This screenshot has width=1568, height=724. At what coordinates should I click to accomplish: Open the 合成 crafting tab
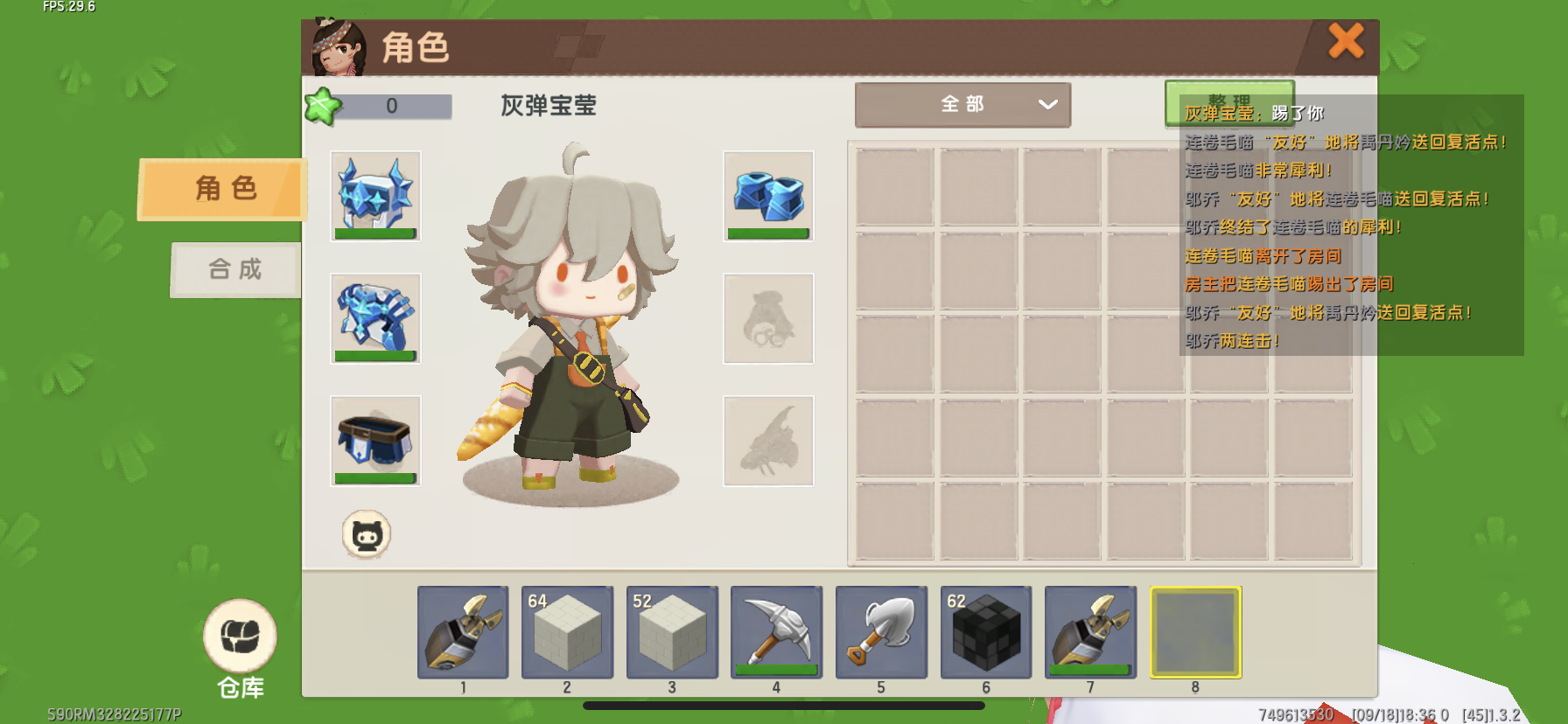pos(235,269)
